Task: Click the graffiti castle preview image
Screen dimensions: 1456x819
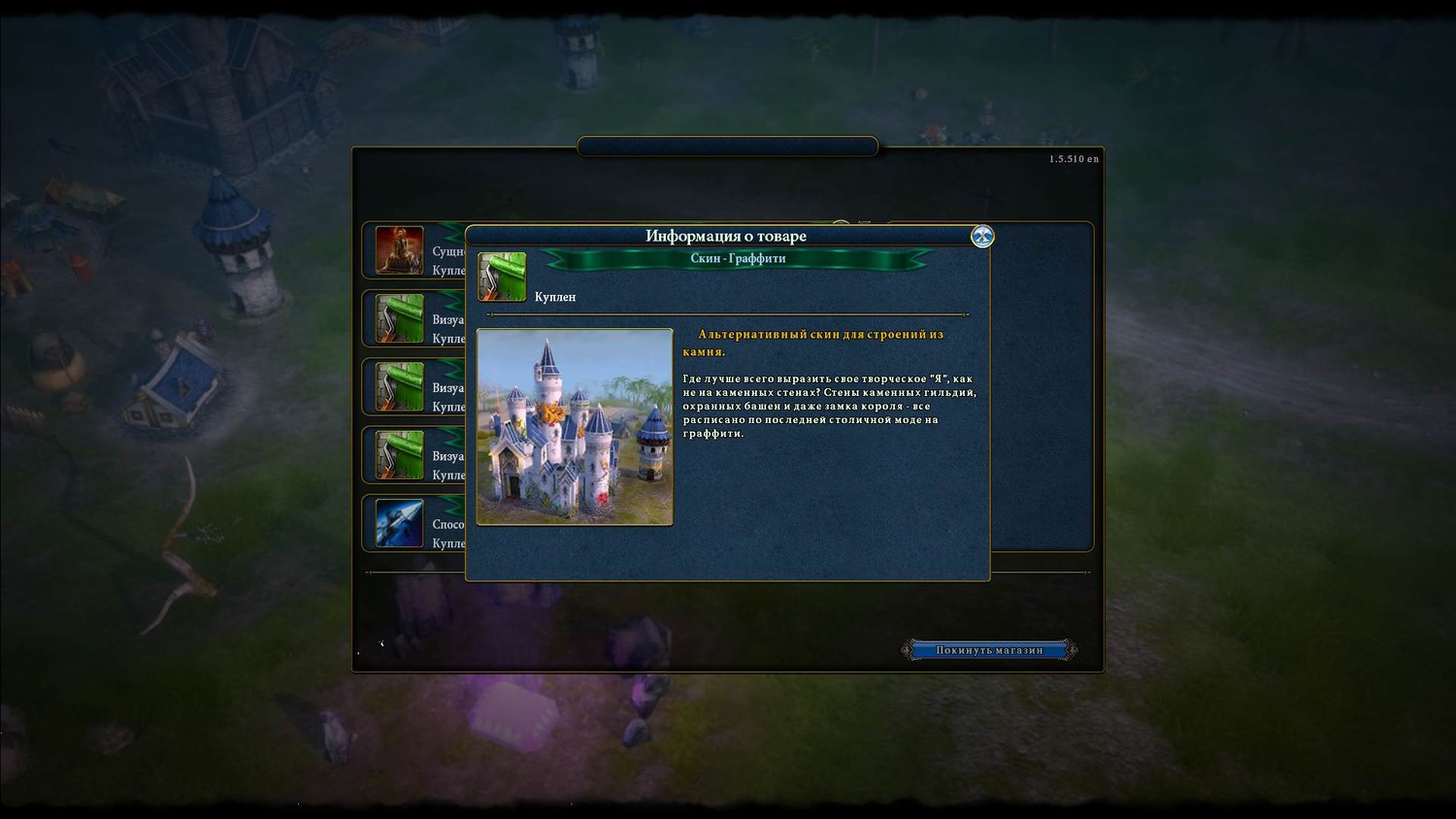Action: coord(575,427)
